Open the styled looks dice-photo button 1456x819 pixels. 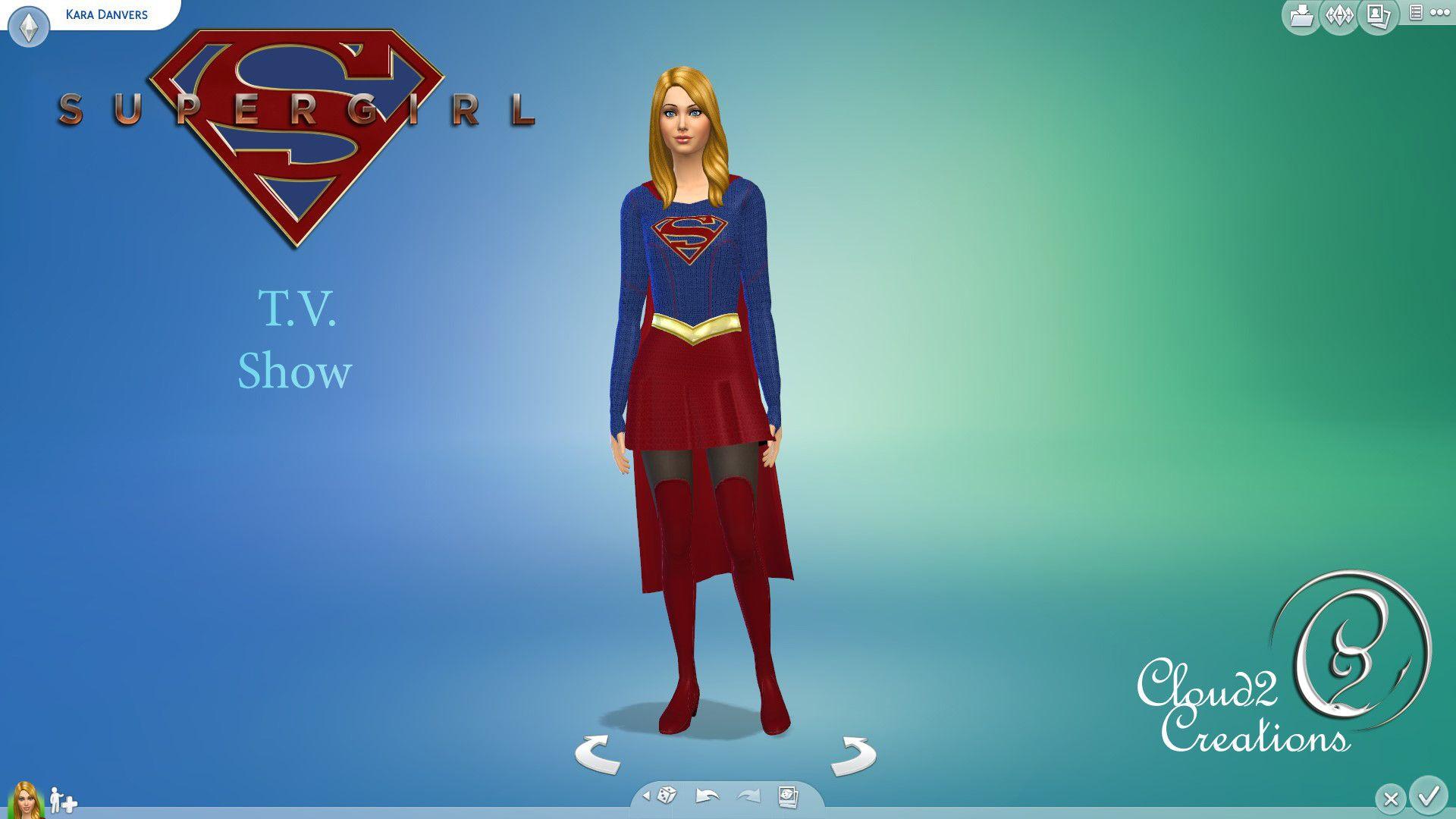[x=788, y=796]
